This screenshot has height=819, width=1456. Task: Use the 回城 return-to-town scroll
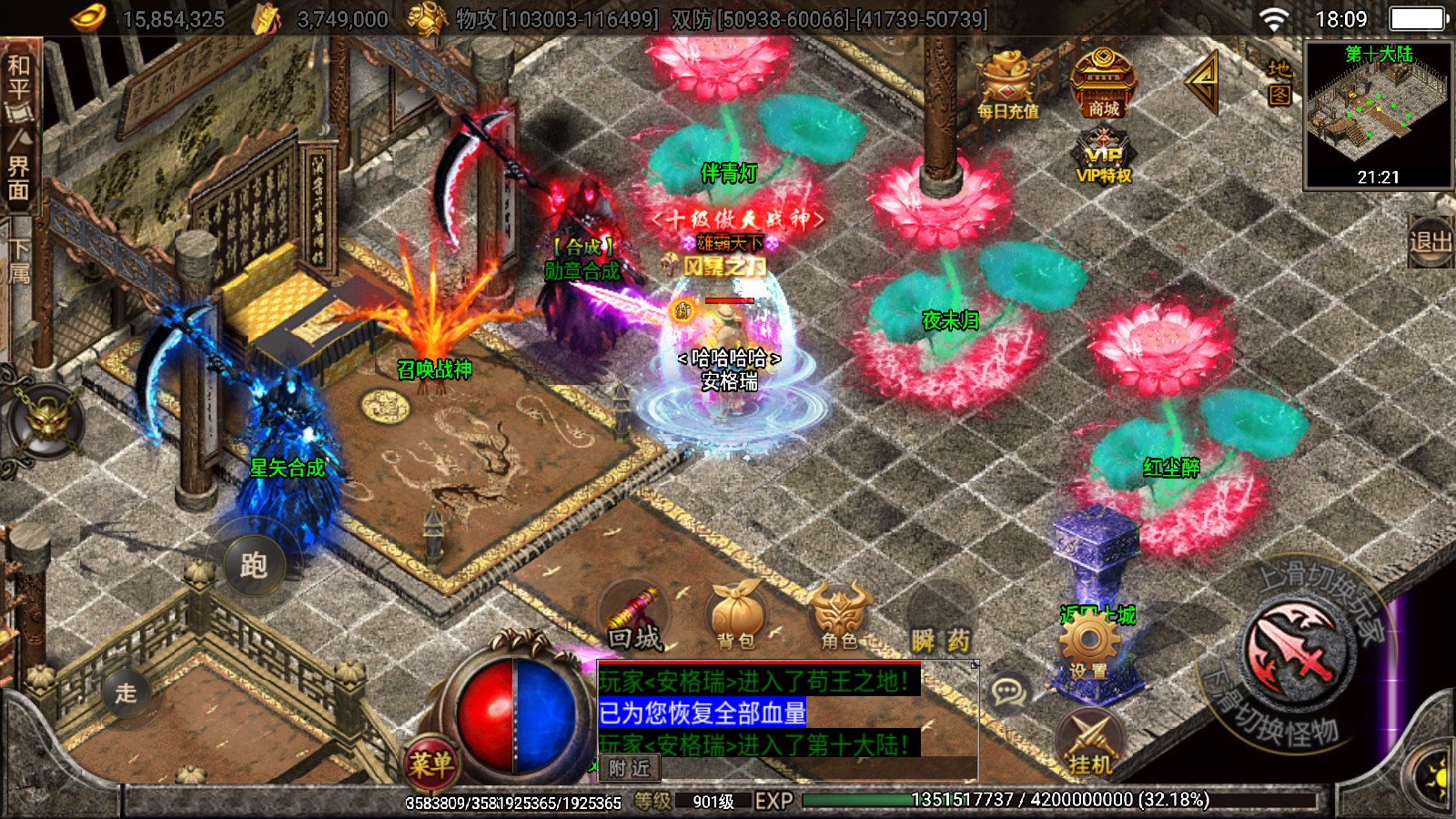(x=634, y=620)
